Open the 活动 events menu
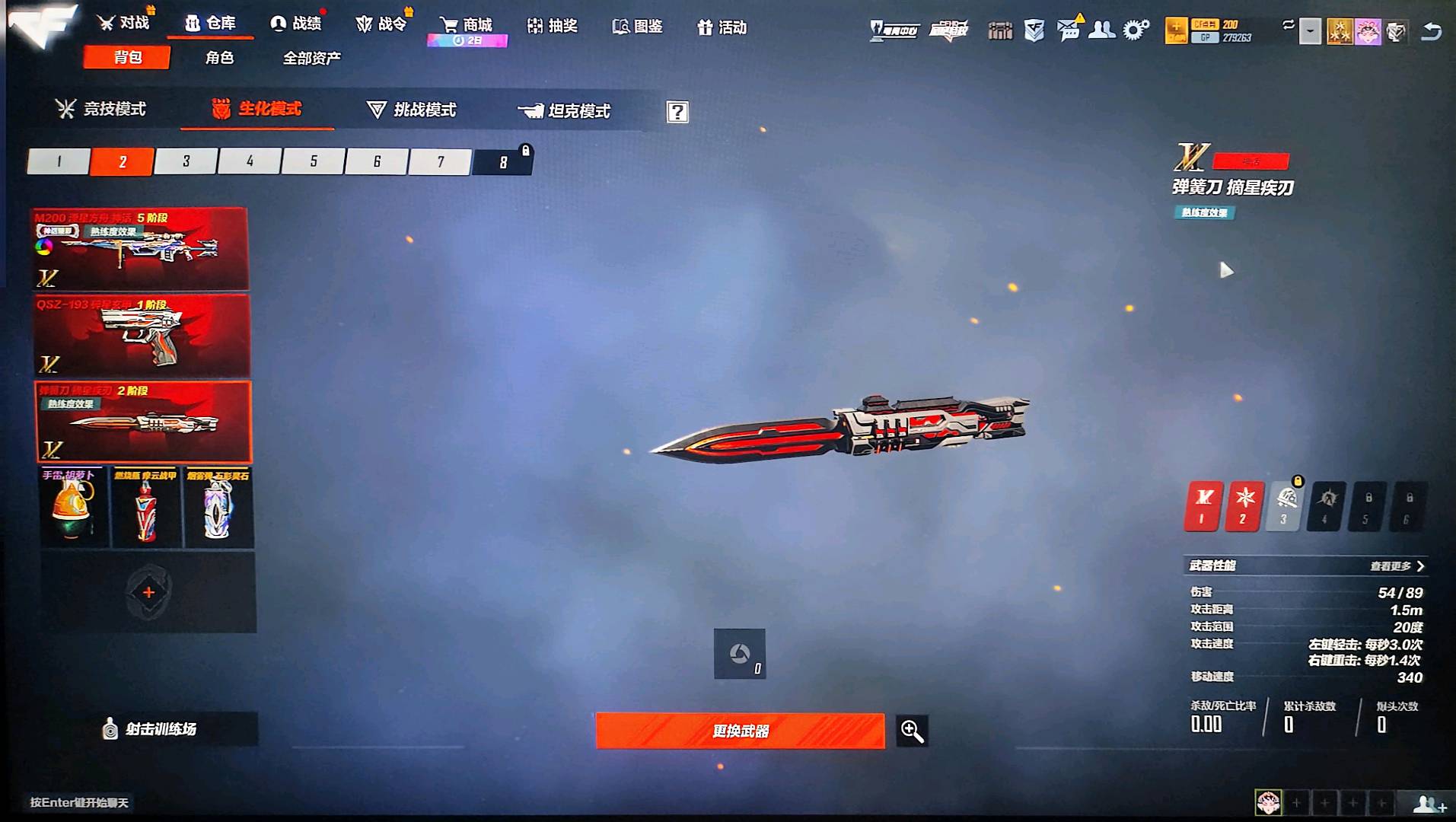The height and width of the screenshot is (822, 1456). pos(722,28)
